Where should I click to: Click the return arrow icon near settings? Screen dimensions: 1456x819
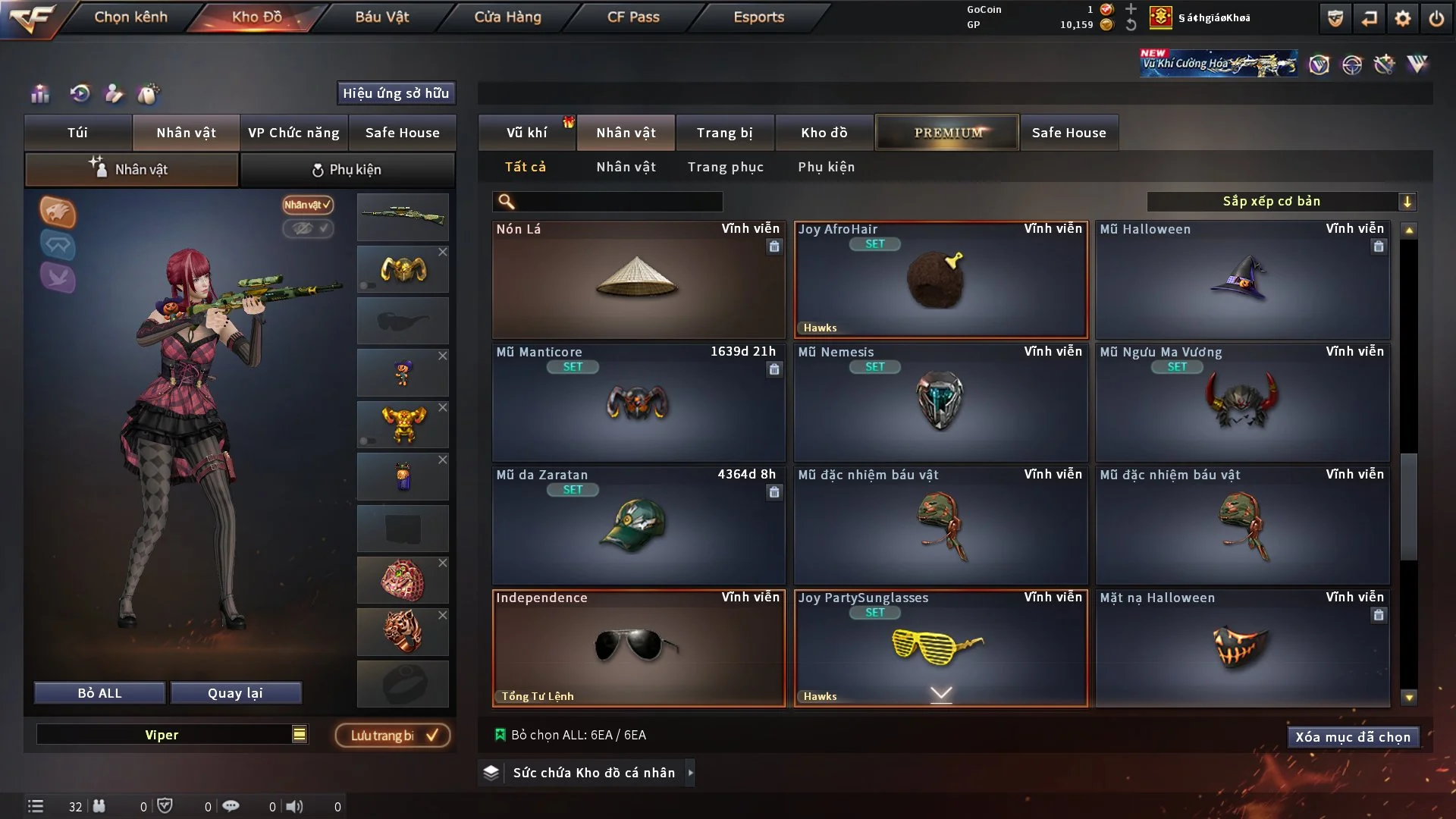click(x=1370, y=18)
